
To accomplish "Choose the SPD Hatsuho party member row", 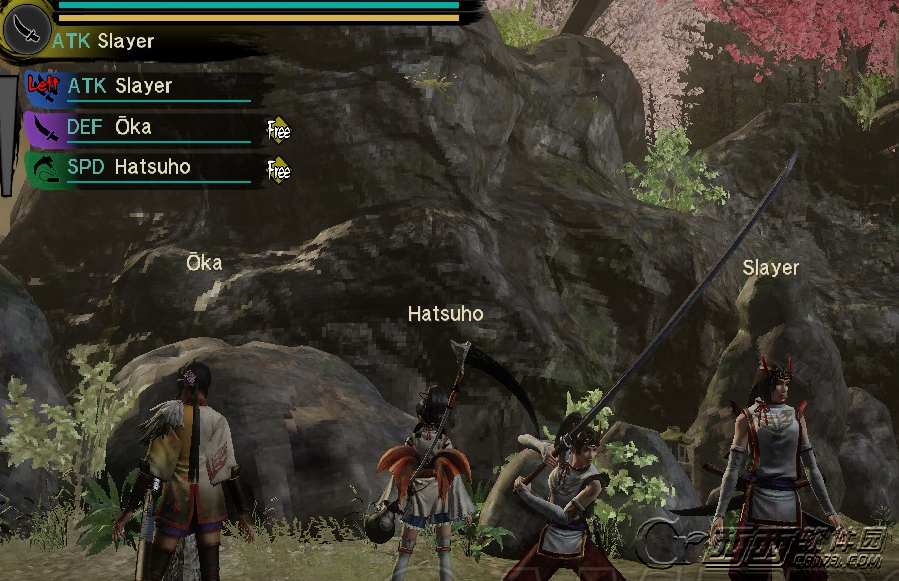I will pyautogui.click(x=140, y=168).
